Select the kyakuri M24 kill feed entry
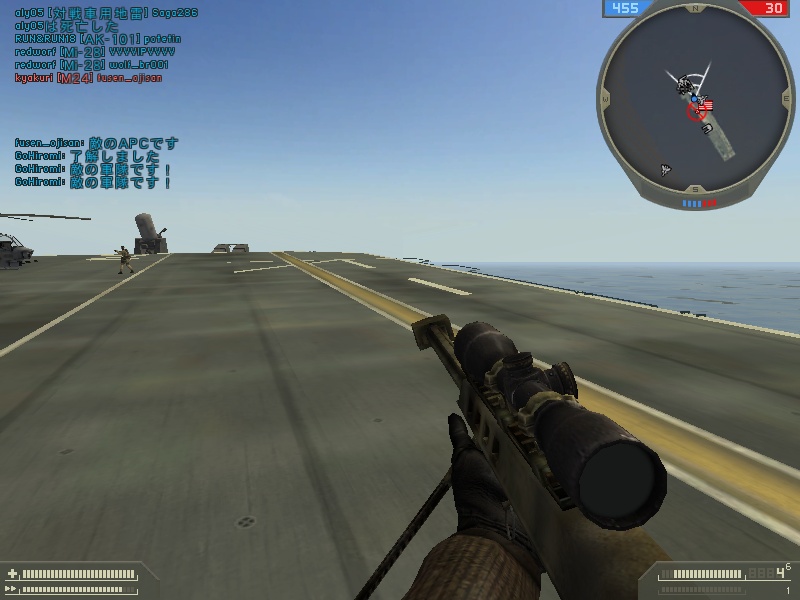 coord(88,78)
